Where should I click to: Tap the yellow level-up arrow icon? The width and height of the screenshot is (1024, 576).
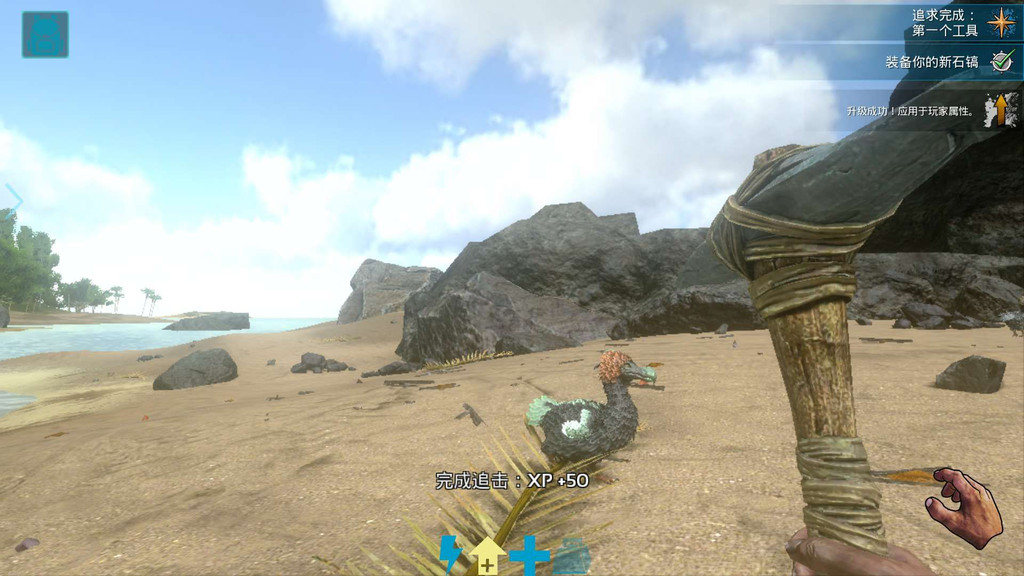[488, 556]
